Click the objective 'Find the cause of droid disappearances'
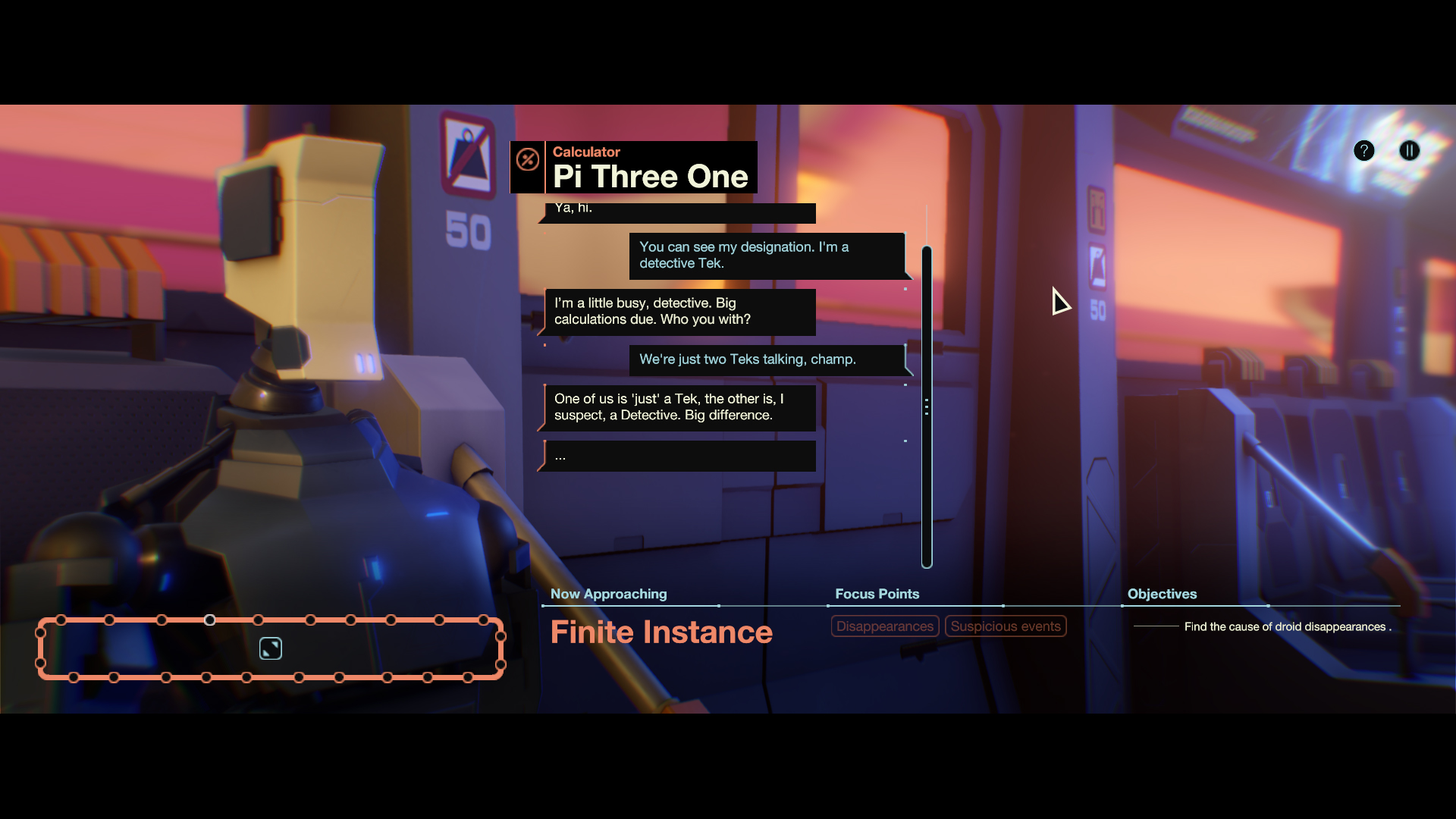 (1287, 627)
